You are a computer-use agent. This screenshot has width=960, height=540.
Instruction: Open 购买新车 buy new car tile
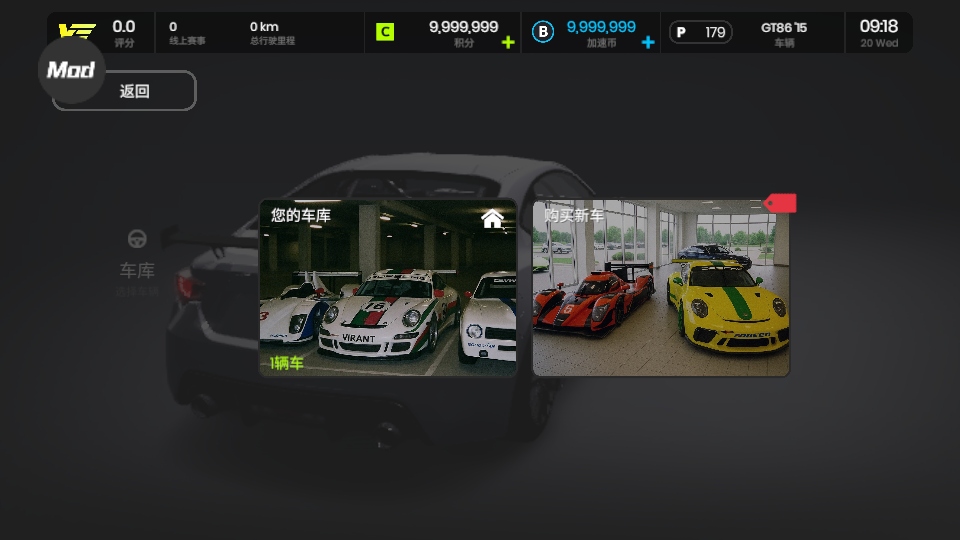pyautogui.click(x=660, y=288)
